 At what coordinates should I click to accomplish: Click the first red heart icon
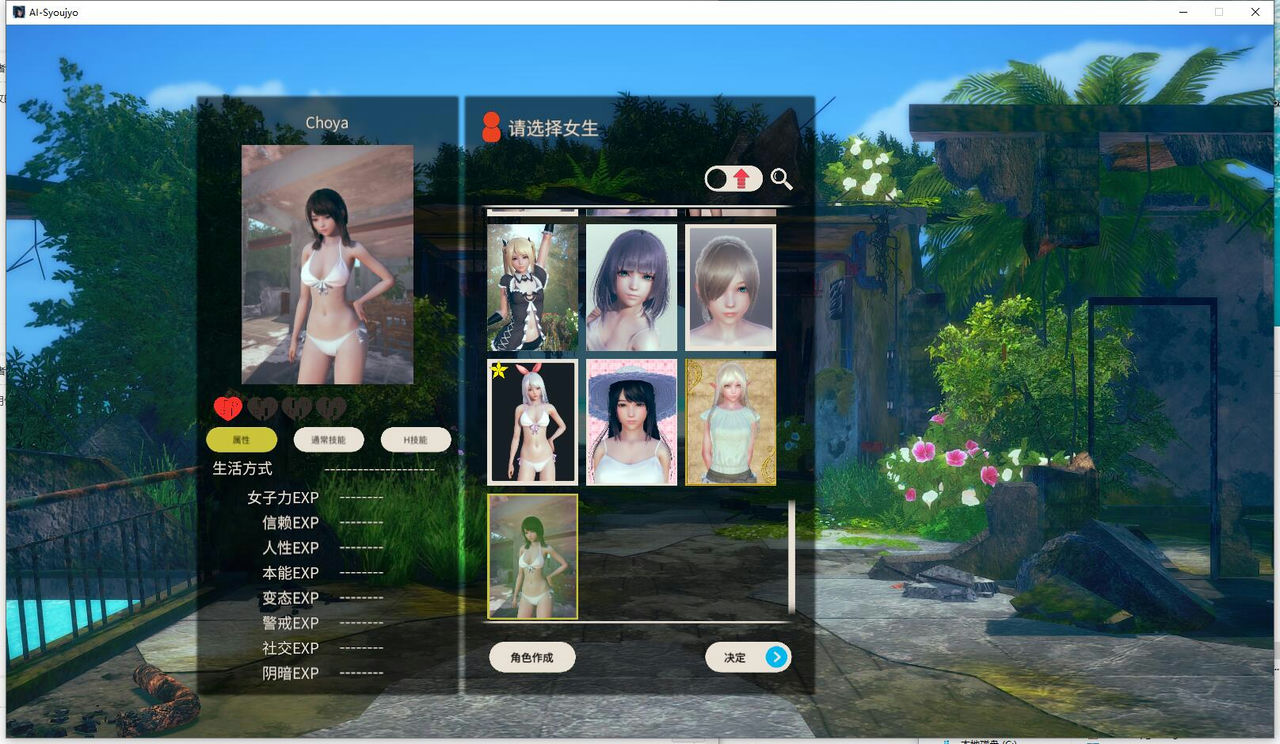(x=230, y=406)
